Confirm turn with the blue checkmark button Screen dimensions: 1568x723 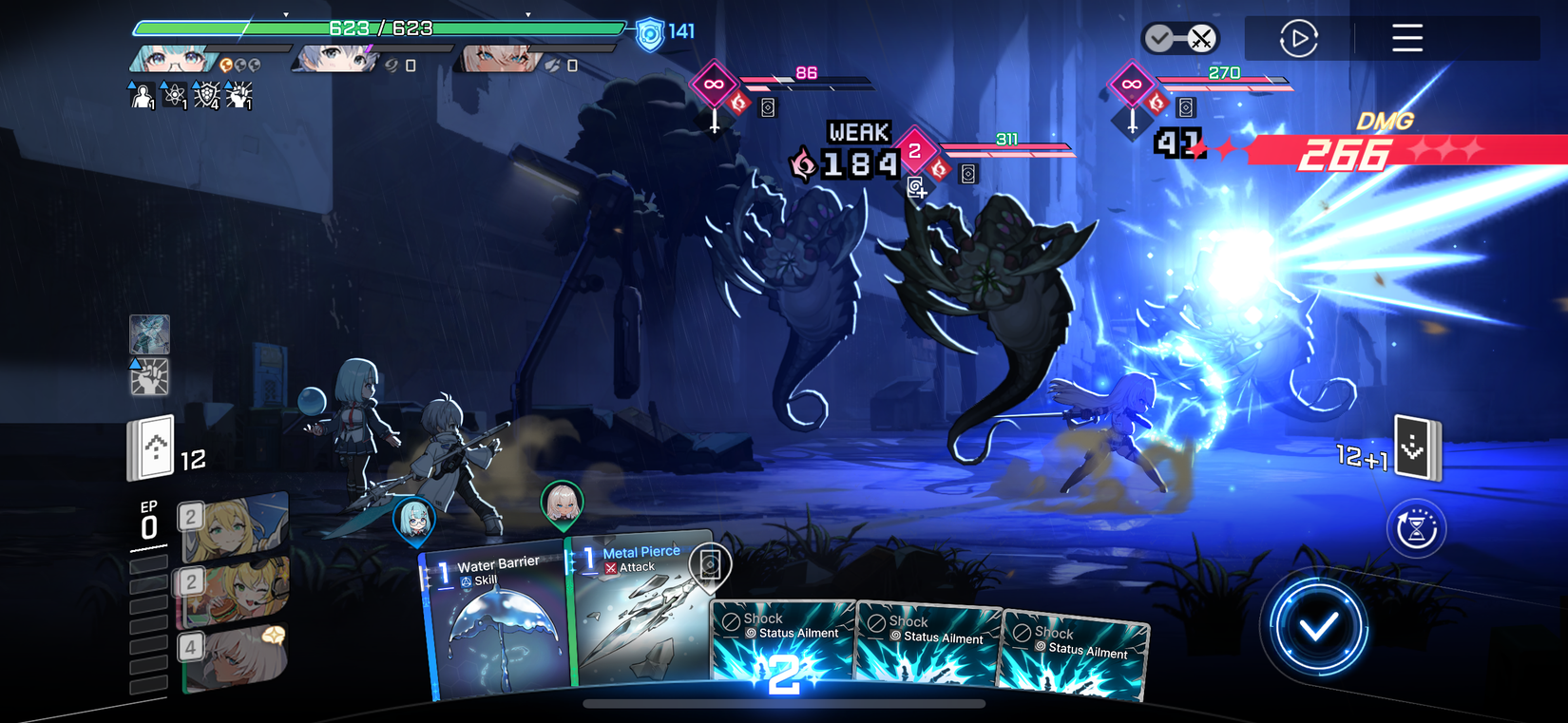(x=1318, y=626)
